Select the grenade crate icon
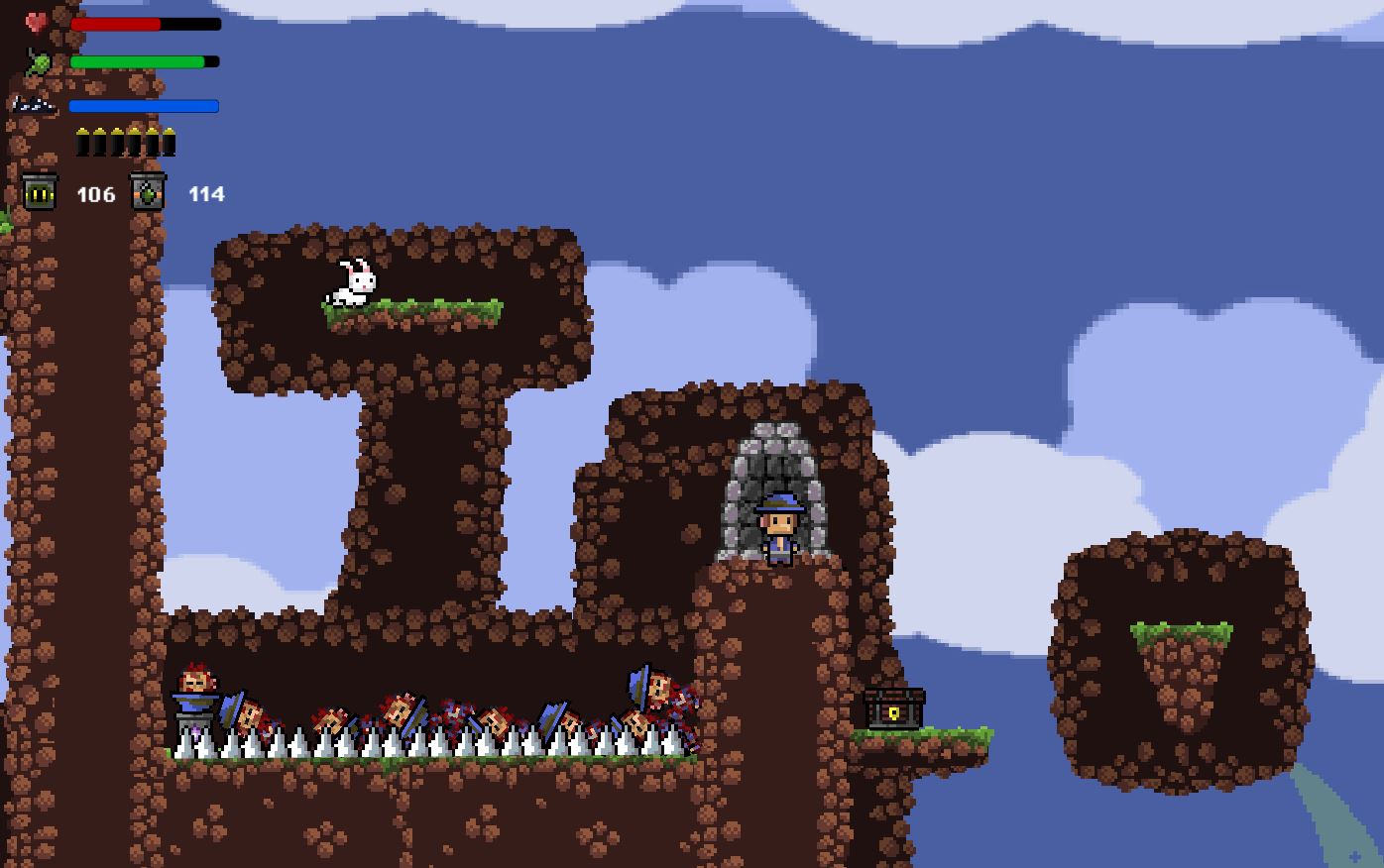This screenshot has height=868, width=1384. pyautogui.click(x=148, y=192)
